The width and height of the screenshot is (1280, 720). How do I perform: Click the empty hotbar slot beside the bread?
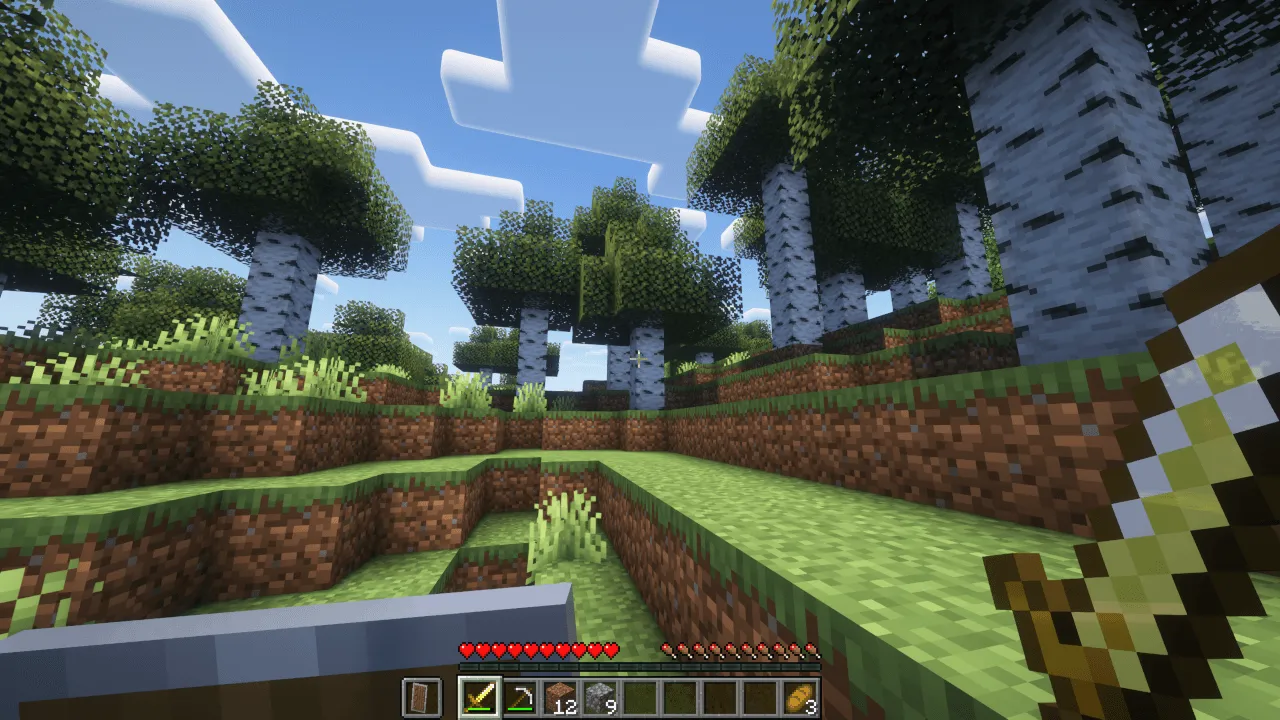(x=757, y=697)
